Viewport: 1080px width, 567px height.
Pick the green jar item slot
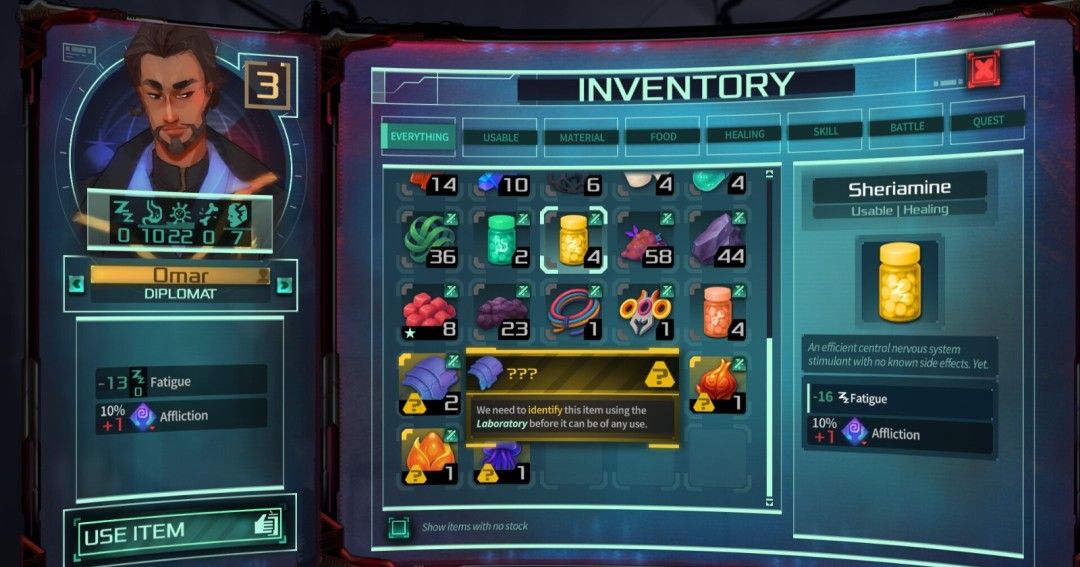502,240
